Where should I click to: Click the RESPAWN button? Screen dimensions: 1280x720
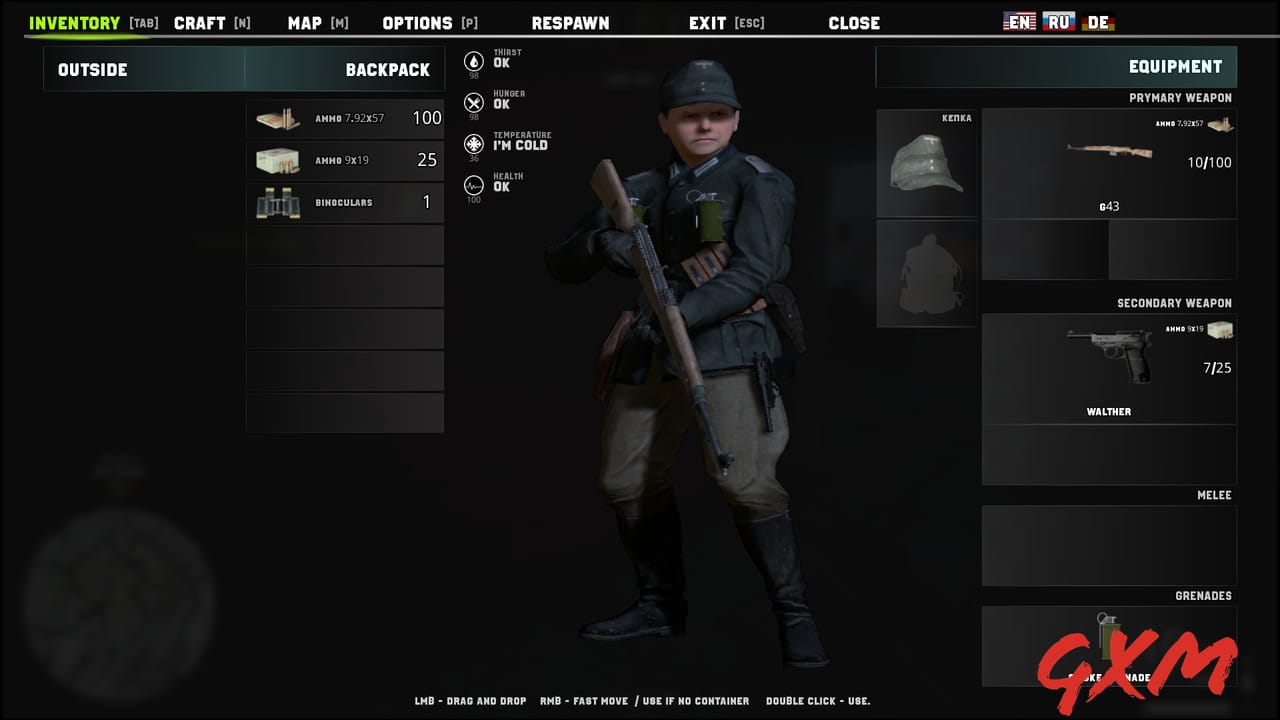pyautogui.click(x=570, y=22)
